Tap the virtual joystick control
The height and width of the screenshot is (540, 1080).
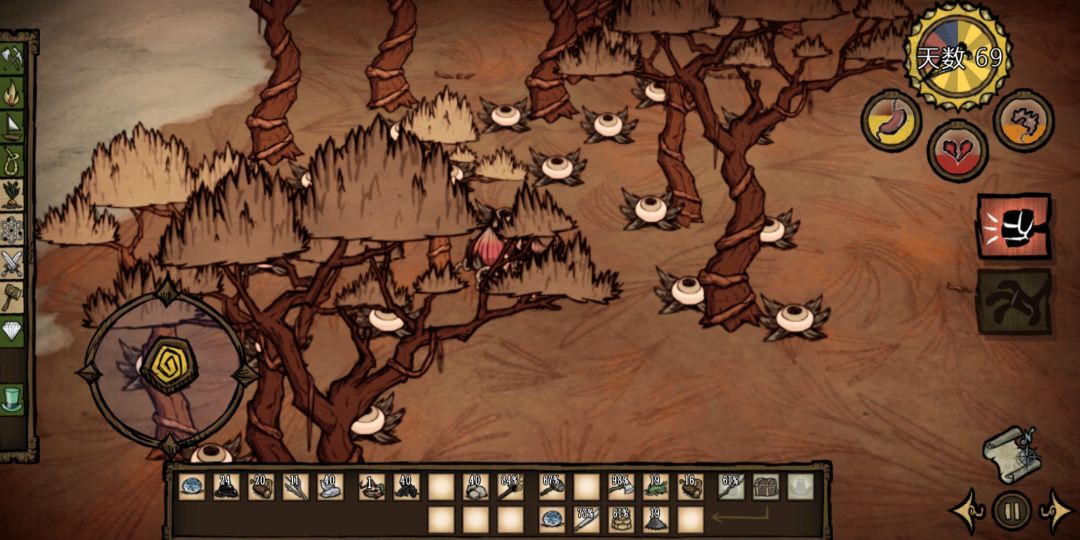tap(165, 366)
